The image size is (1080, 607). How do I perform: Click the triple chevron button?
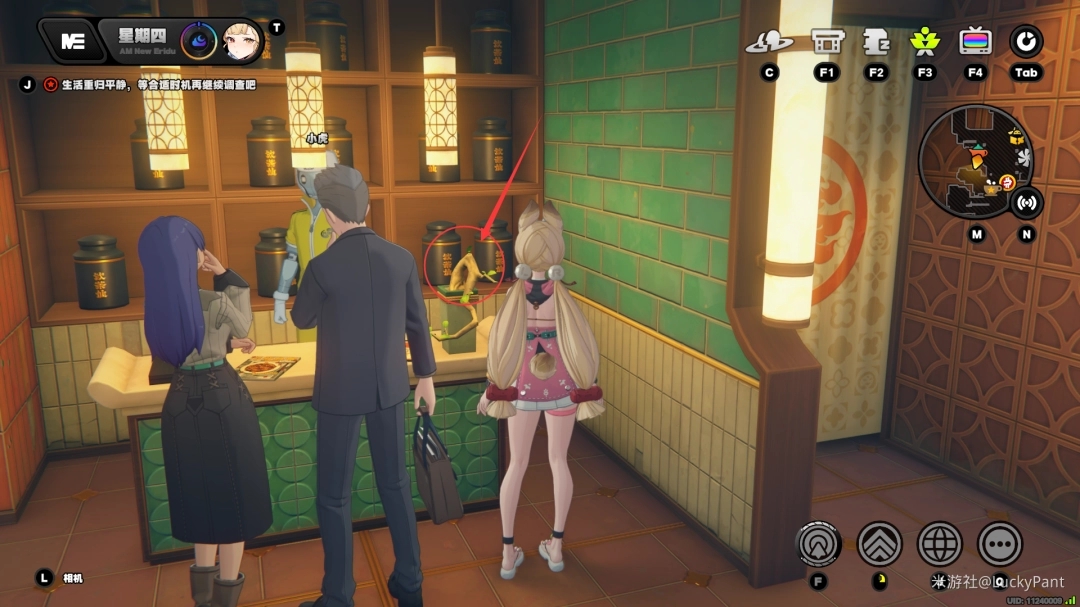(880, 544)
